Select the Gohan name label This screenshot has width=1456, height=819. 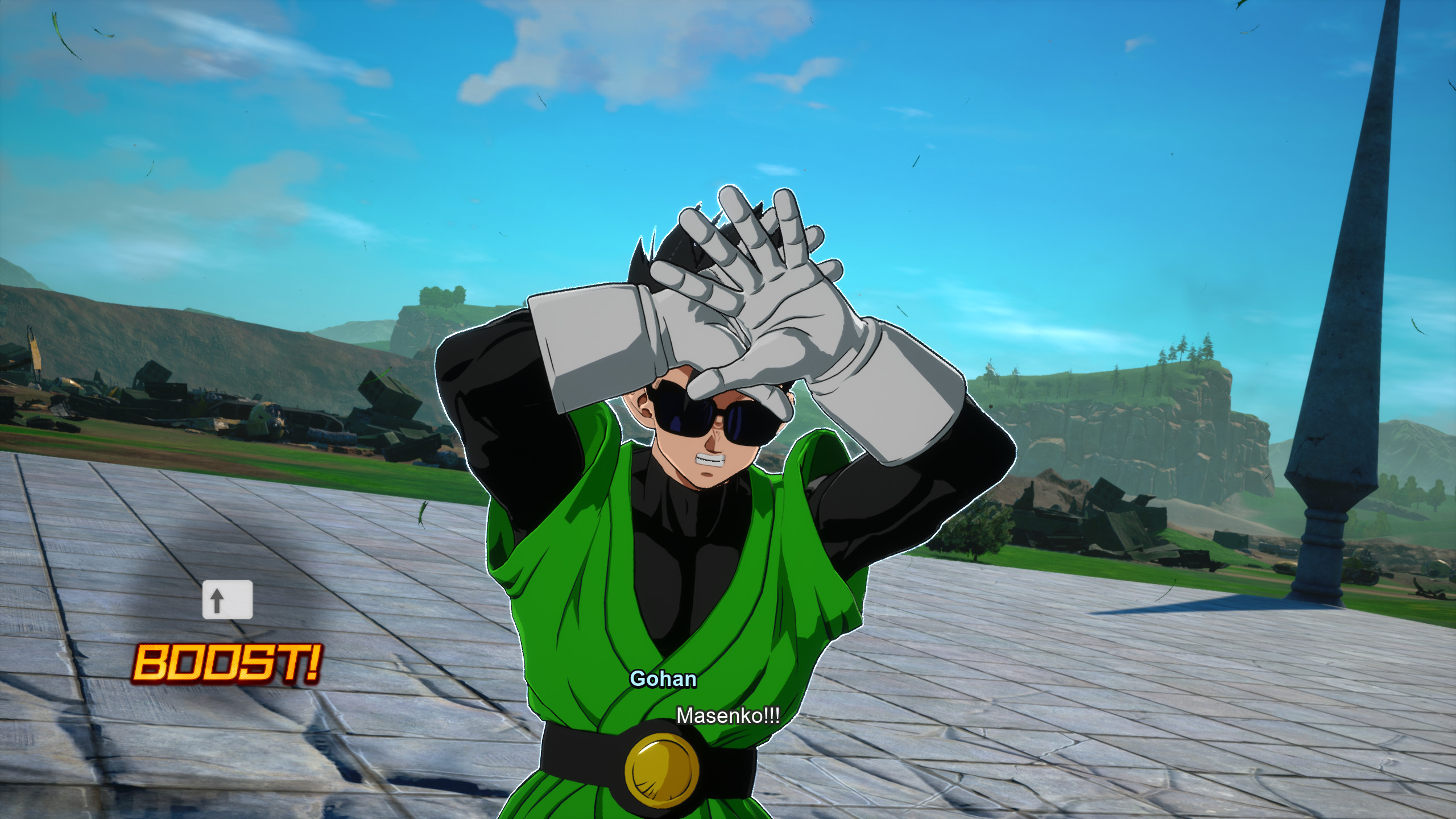(663, 679)
